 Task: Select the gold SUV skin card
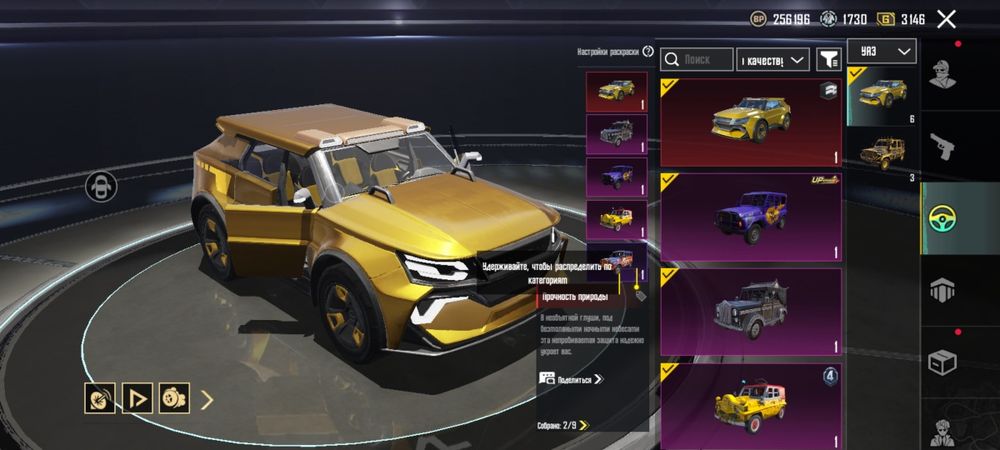751,122
